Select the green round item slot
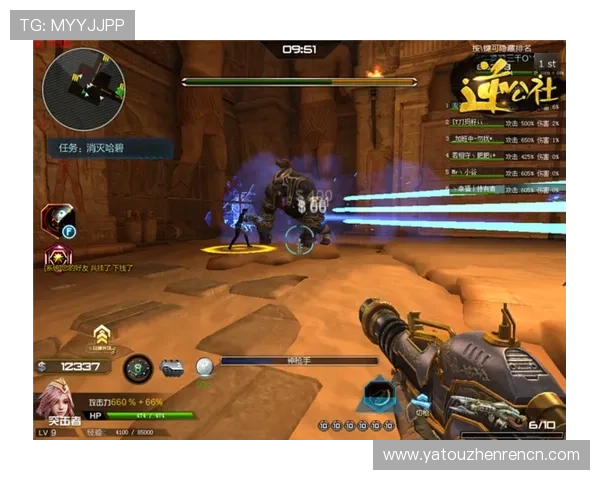 [138, 368]
